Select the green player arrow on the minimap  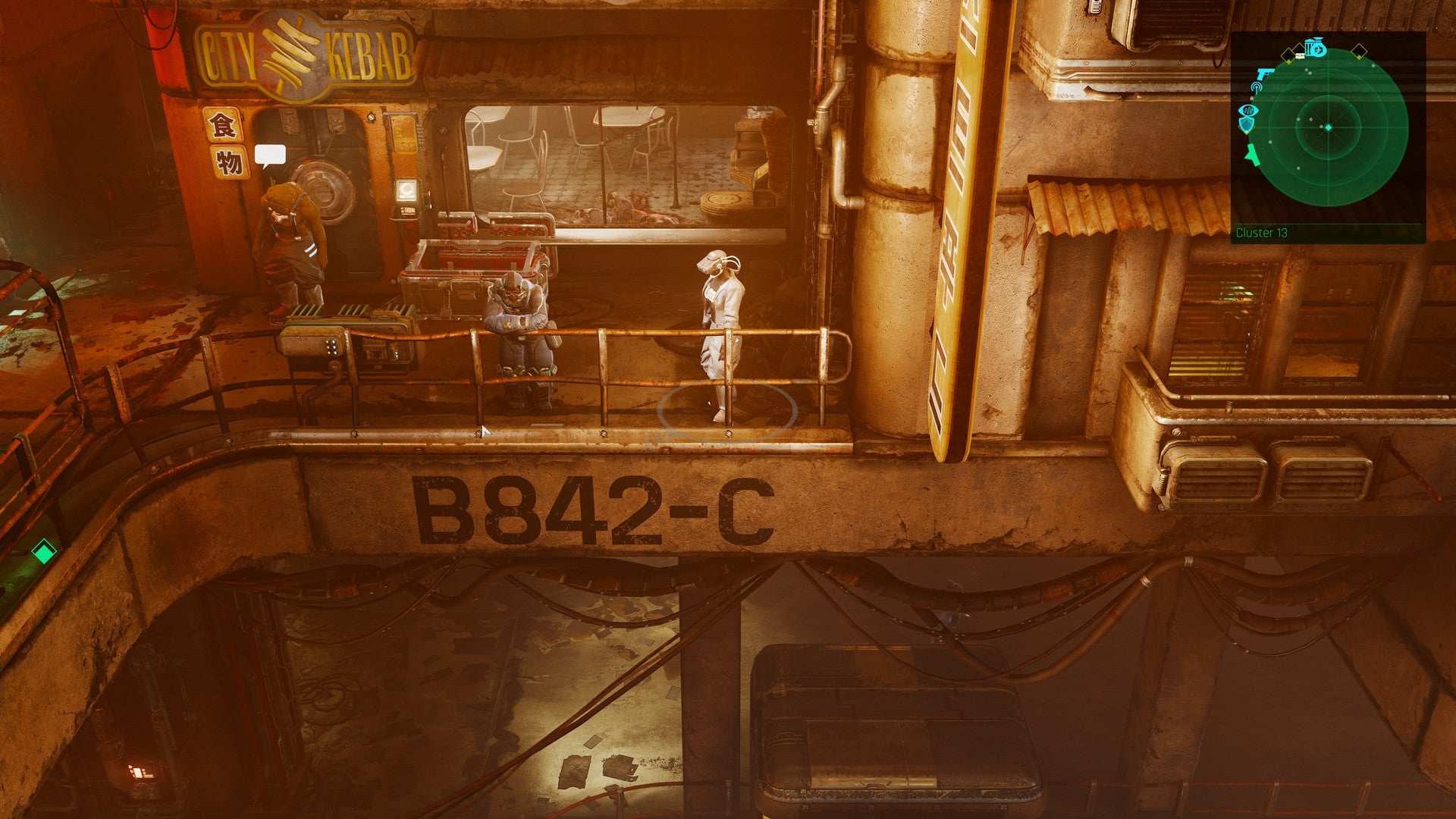[x=1250, y=155]
